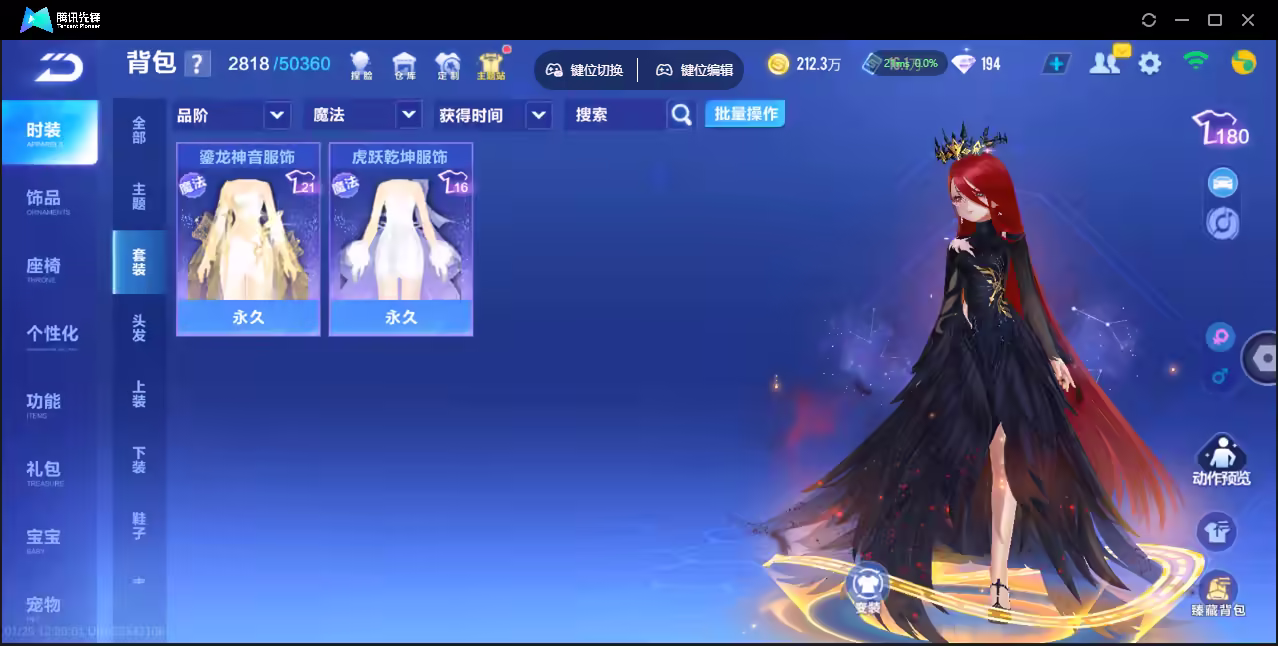This screenshot has width=1278, height=646.
Task: Click the 批量操作 batch button
Action: pyautogui.click(x=745, y=114)
